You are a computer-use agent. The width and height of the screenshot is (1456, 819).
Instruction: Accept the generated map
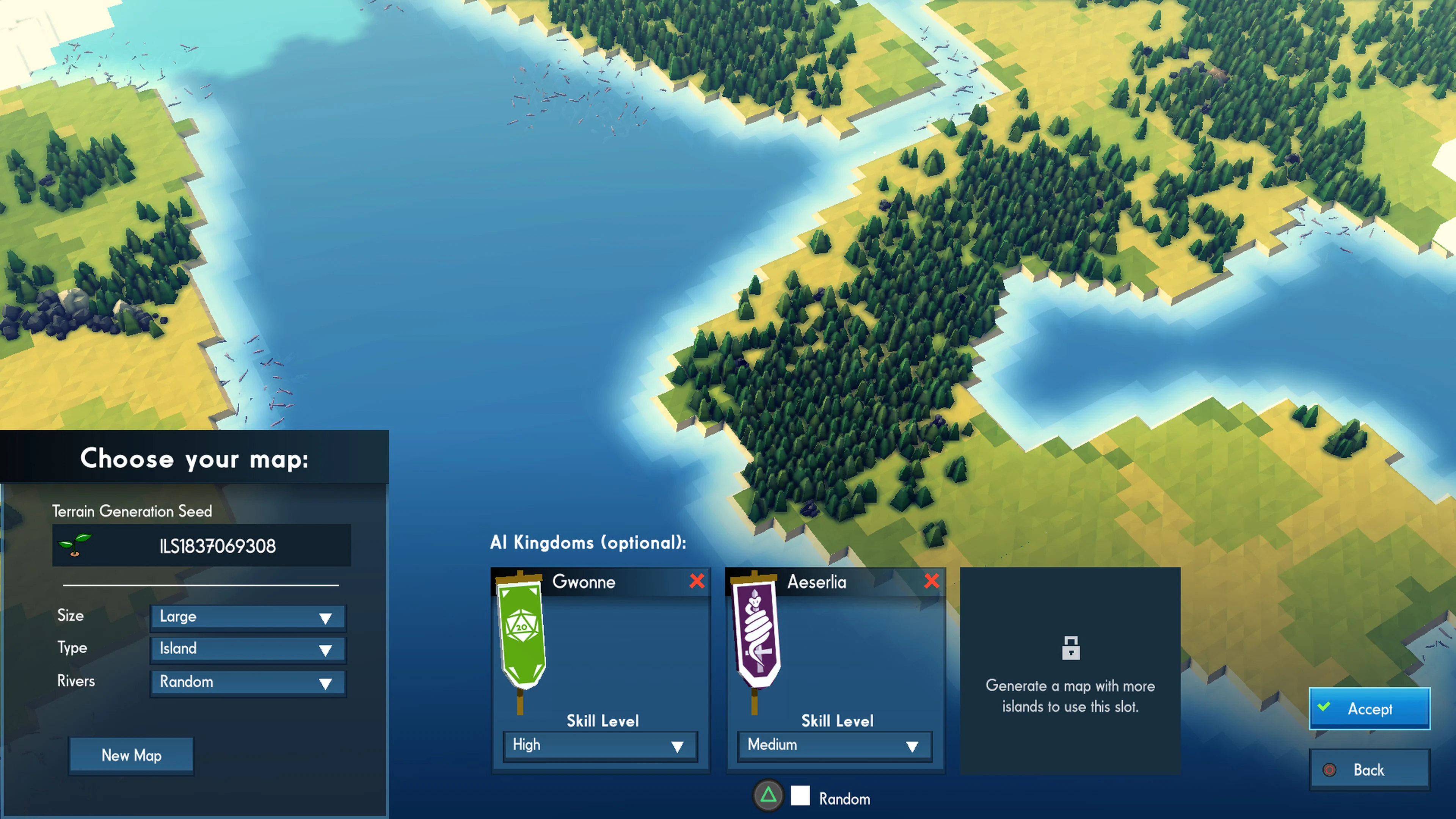pyautogui.click(x=1370, y=709)
